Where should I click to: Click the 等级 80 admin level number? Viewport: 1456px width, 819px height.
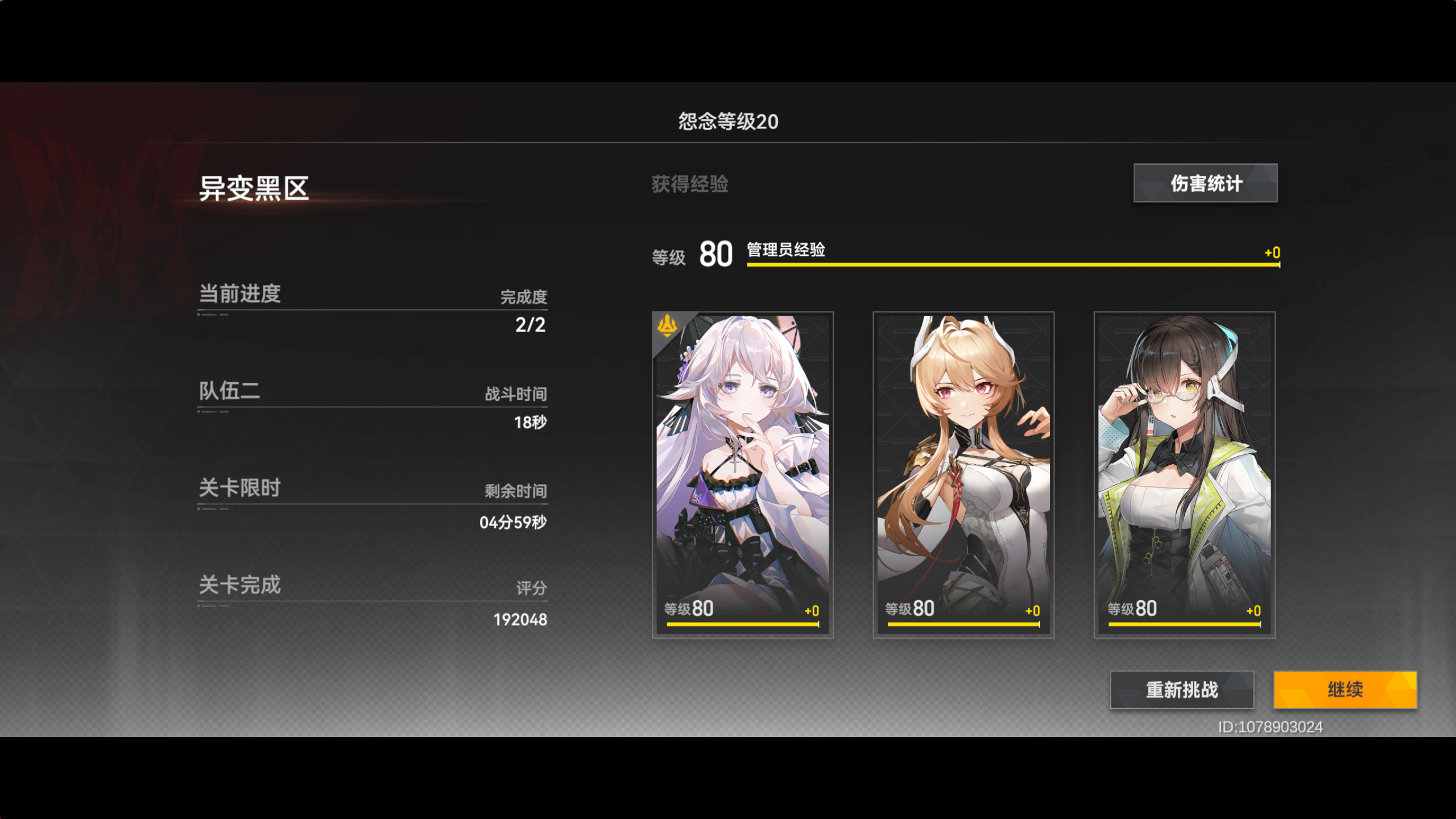[x=716, y=254]
